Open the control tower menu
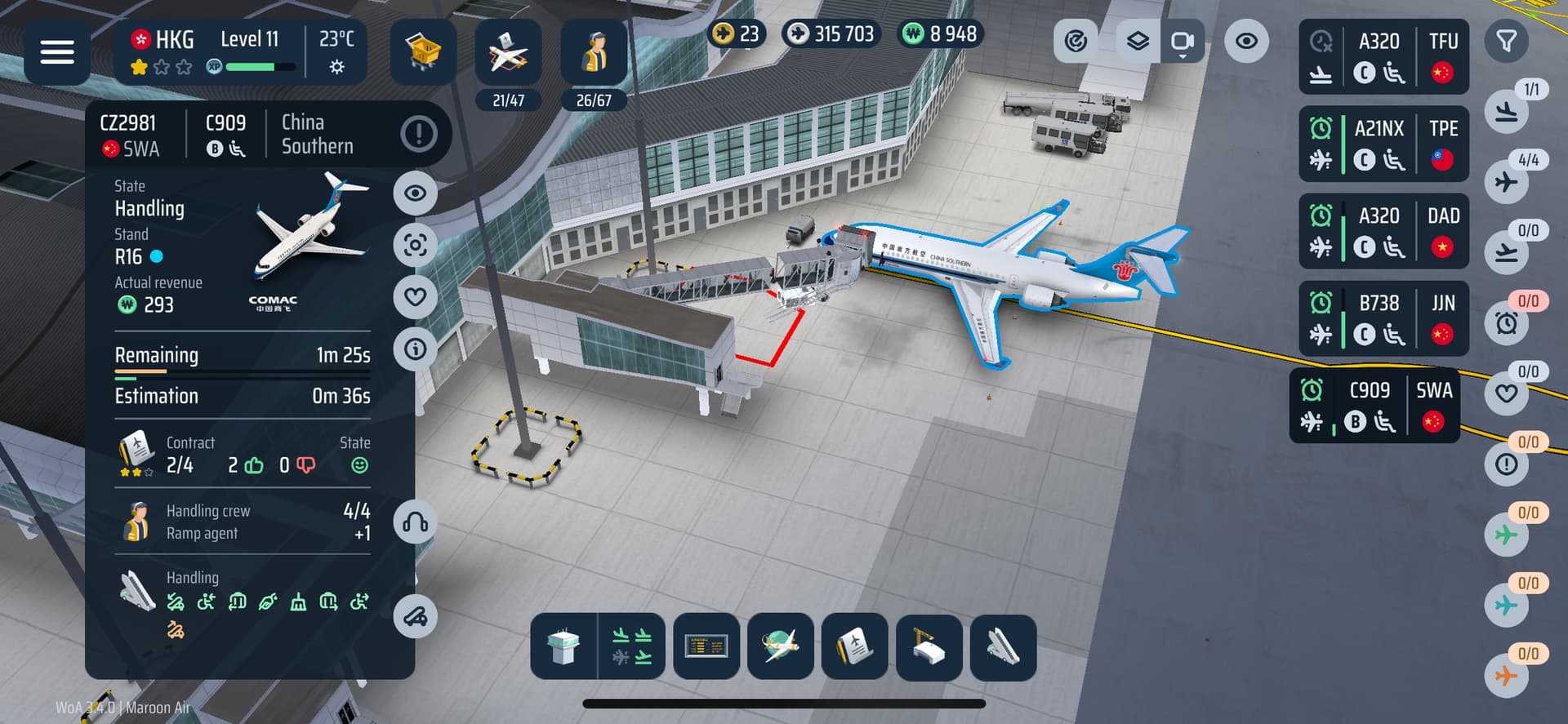Screen dimensions: 1568x724 click(x=563, y=647)
